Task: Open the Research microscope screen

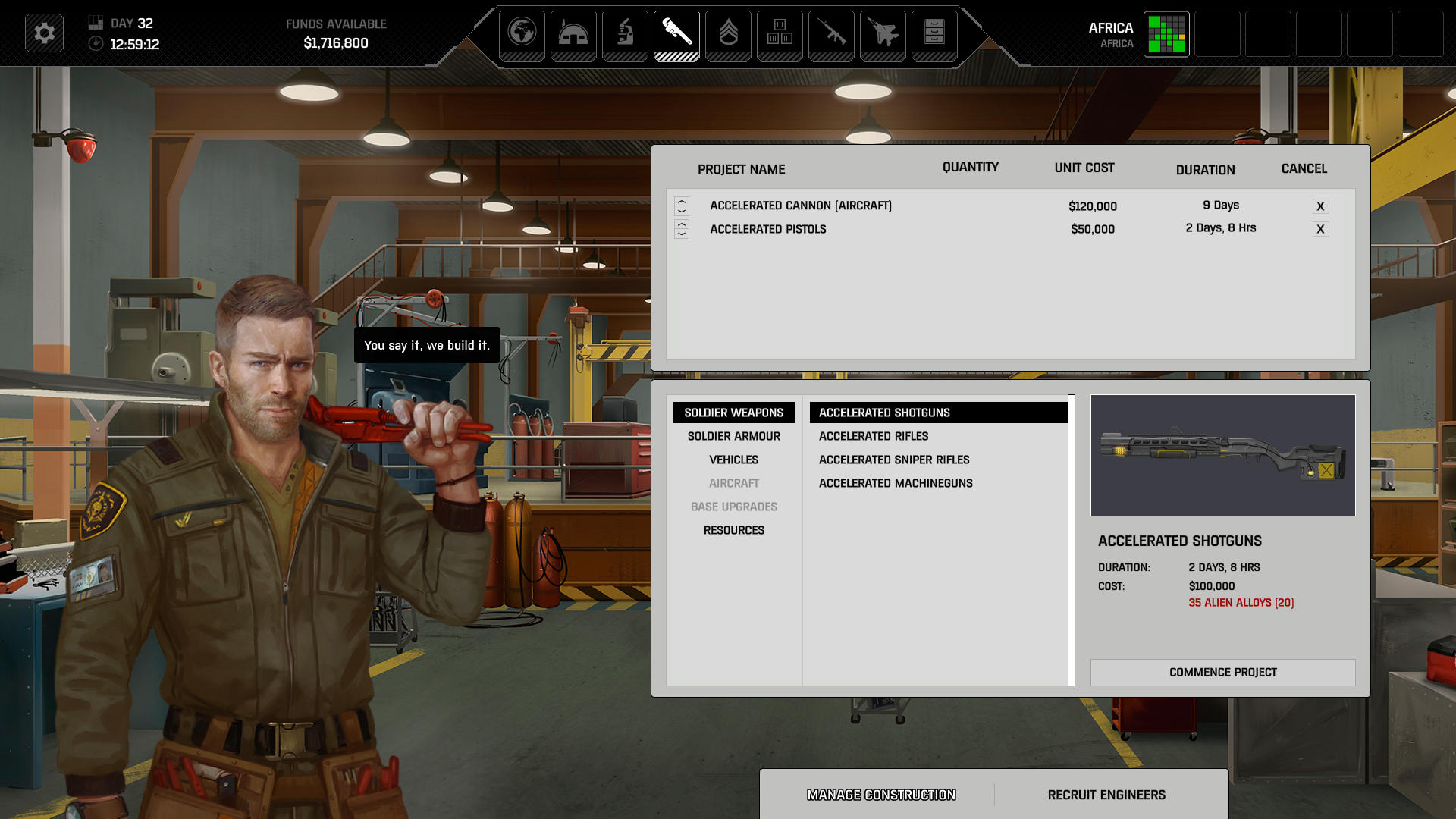Action: [x=625, y=33]
